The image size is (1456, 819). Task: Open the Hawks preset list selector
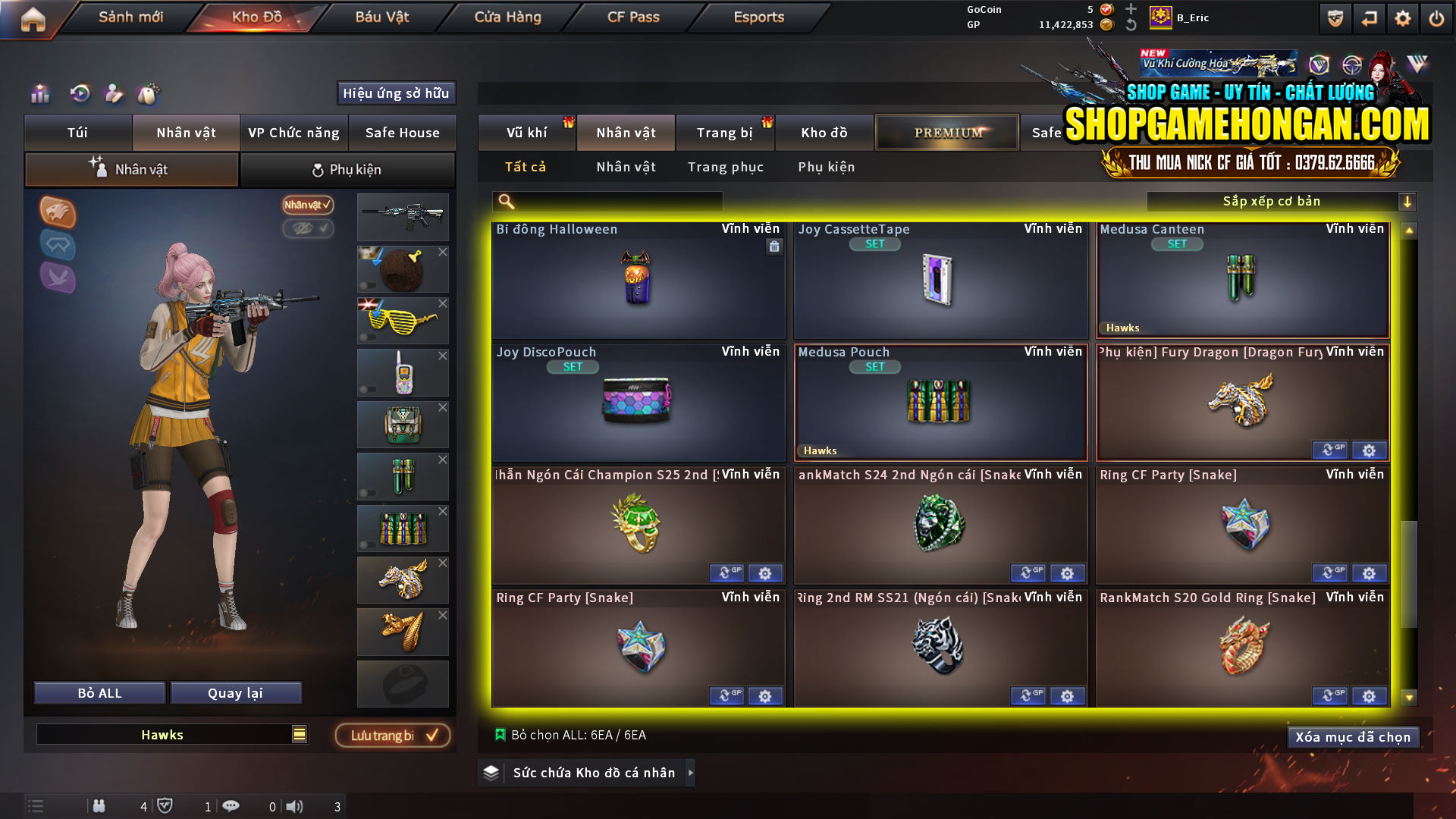[299, 734]
